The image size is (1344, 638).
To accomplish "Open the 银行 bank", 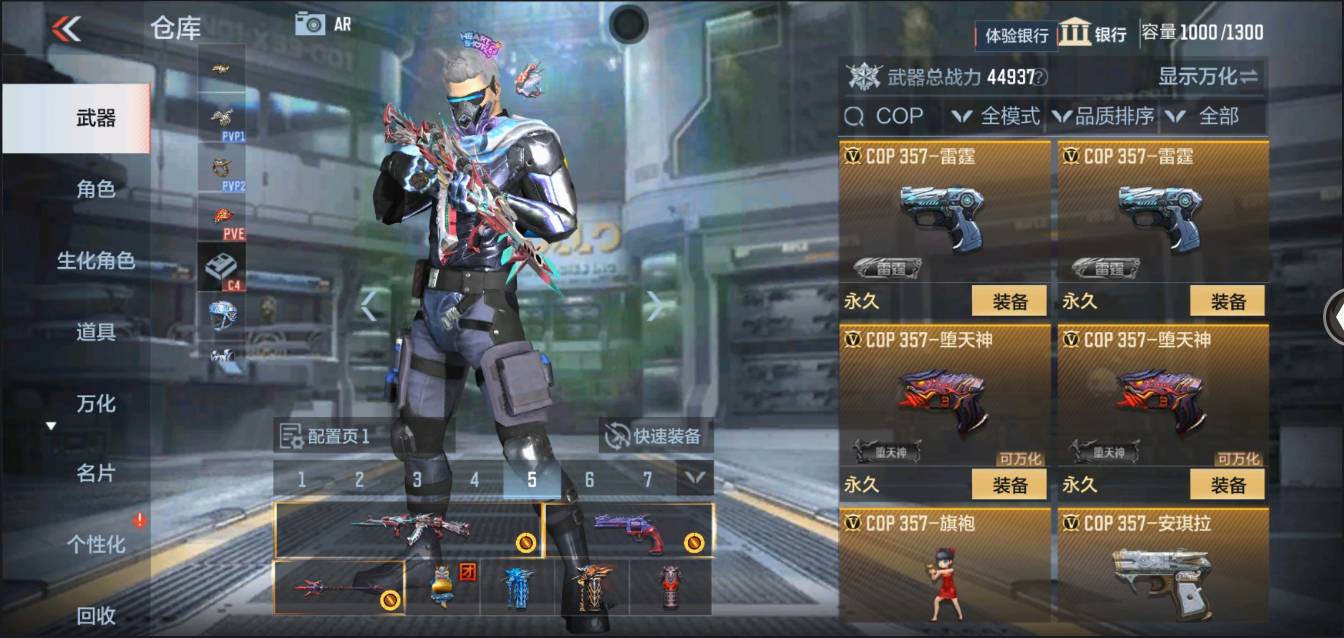I will [x=1092, y=33].
